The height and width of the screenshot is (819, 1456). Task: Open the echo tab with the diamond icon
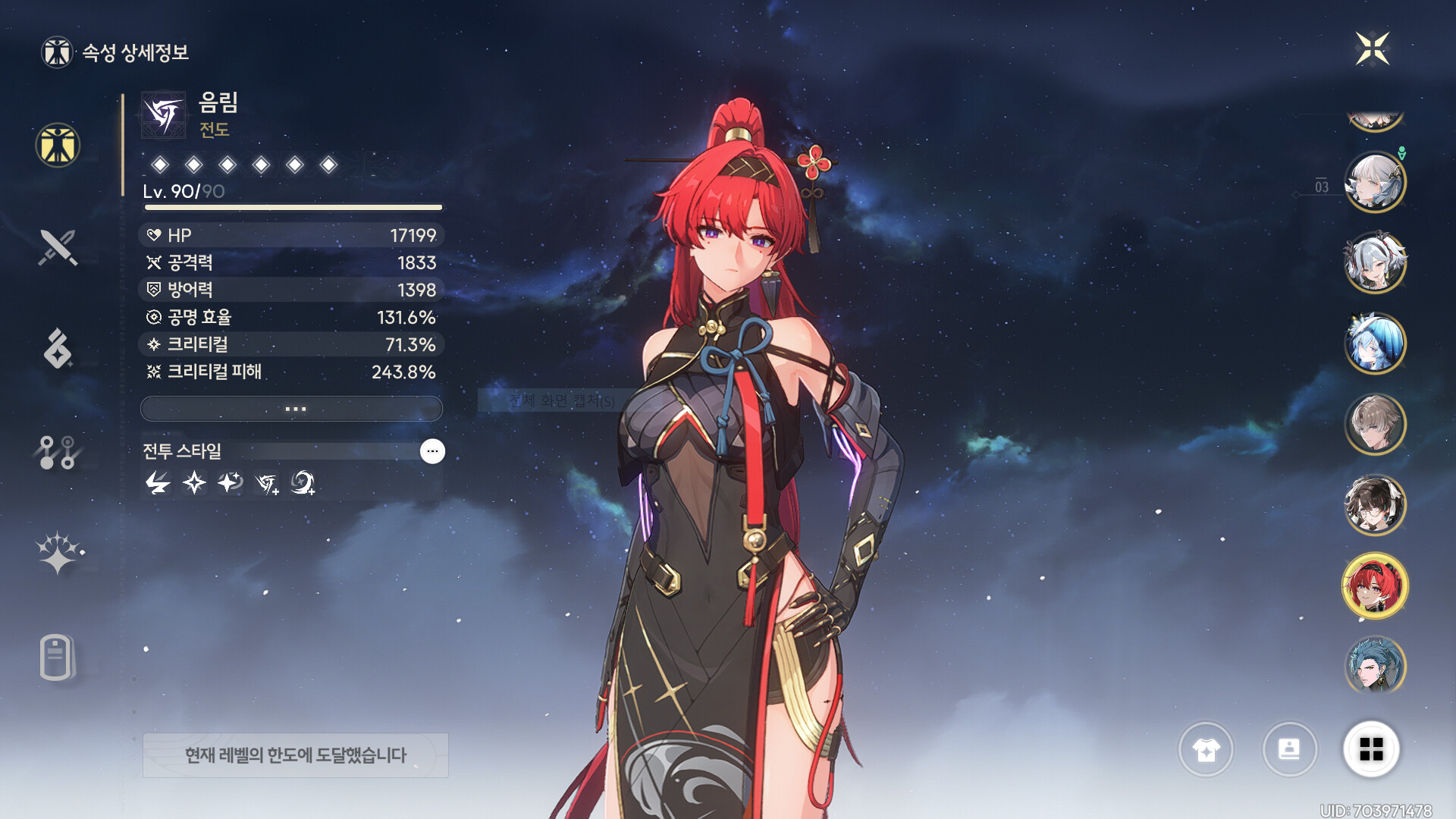click(58, 349)
